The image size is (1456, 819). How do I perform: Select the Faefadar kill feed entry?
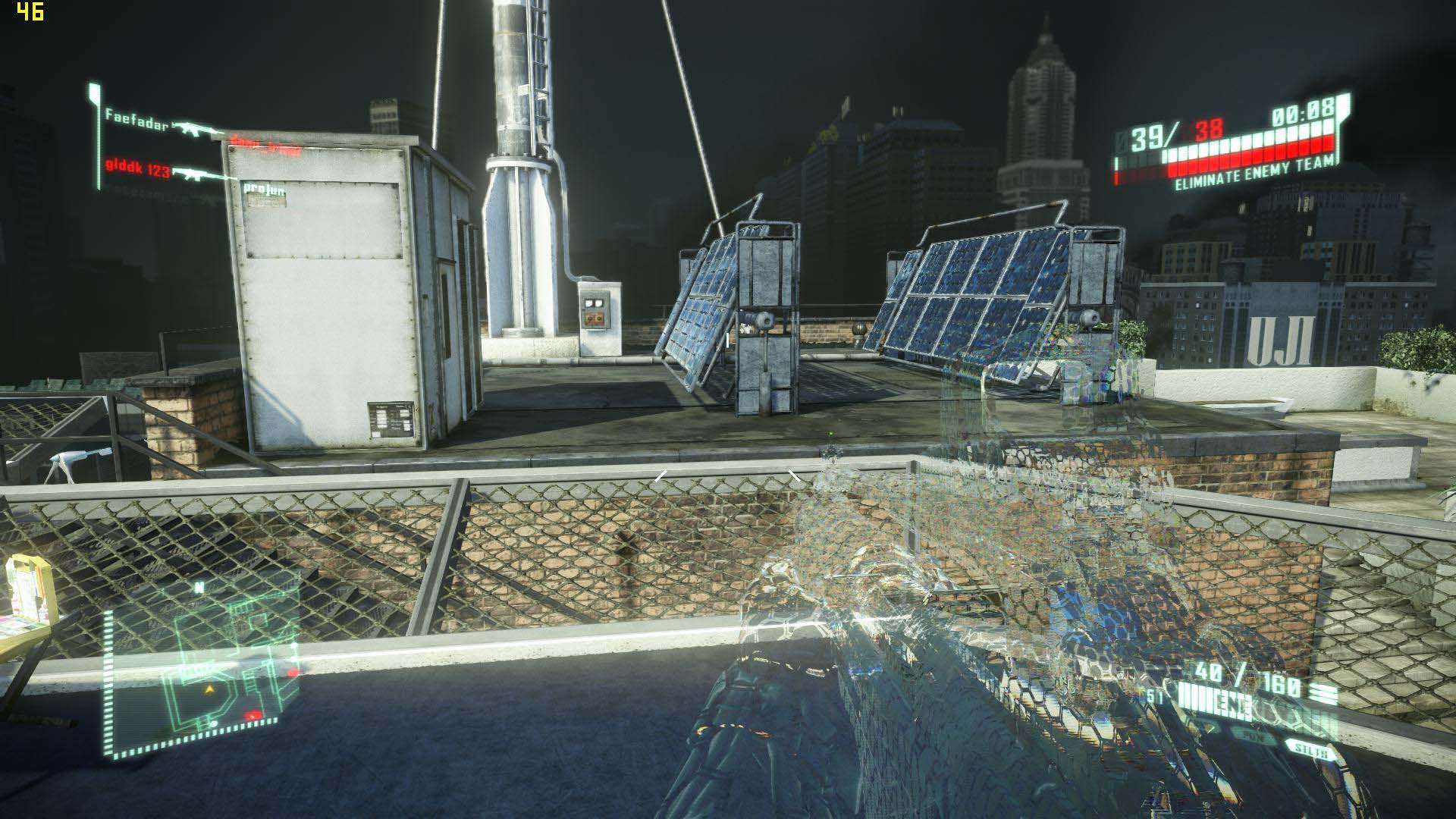click(136, 117)
